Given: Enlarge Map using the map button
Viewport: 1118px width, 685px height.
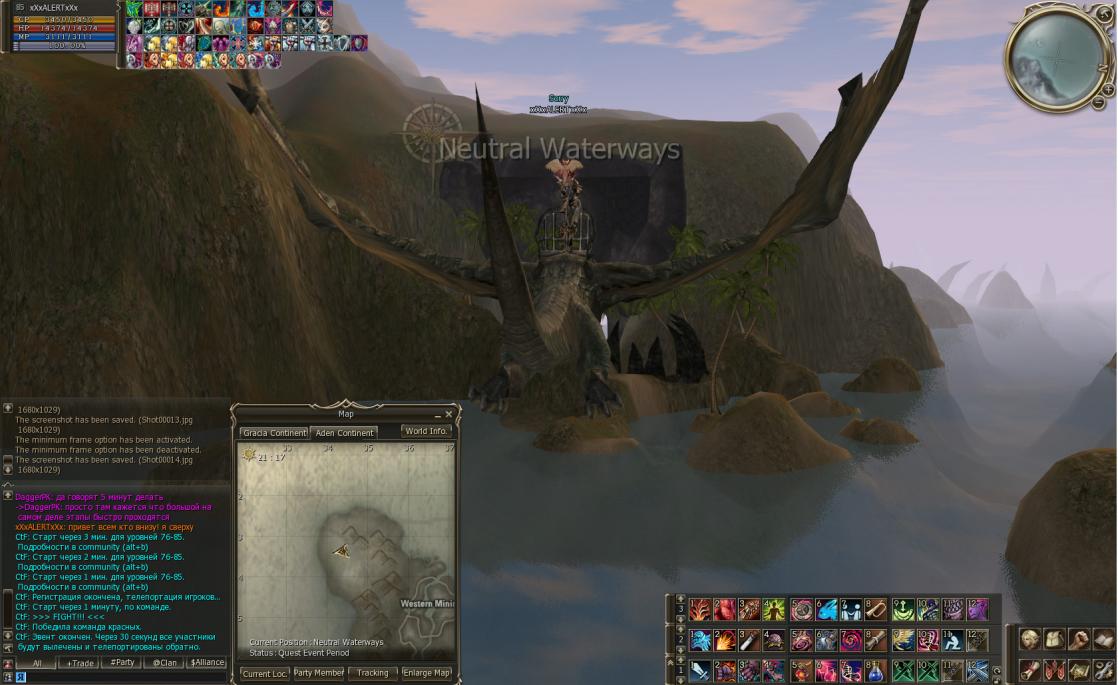Looking at the screenshot, I should (x=426, y=673).
